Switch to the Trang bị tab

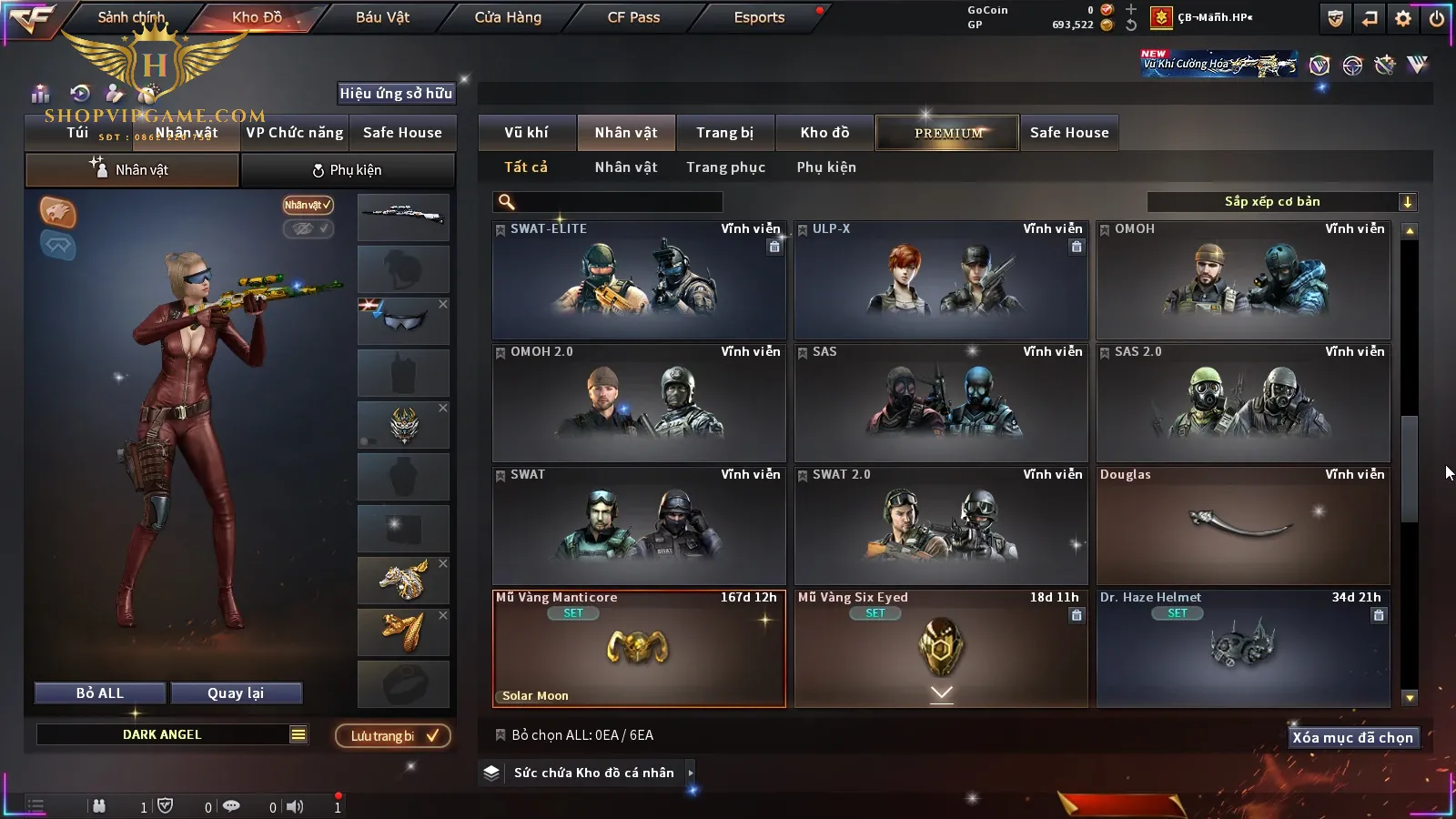coord(724,133)
